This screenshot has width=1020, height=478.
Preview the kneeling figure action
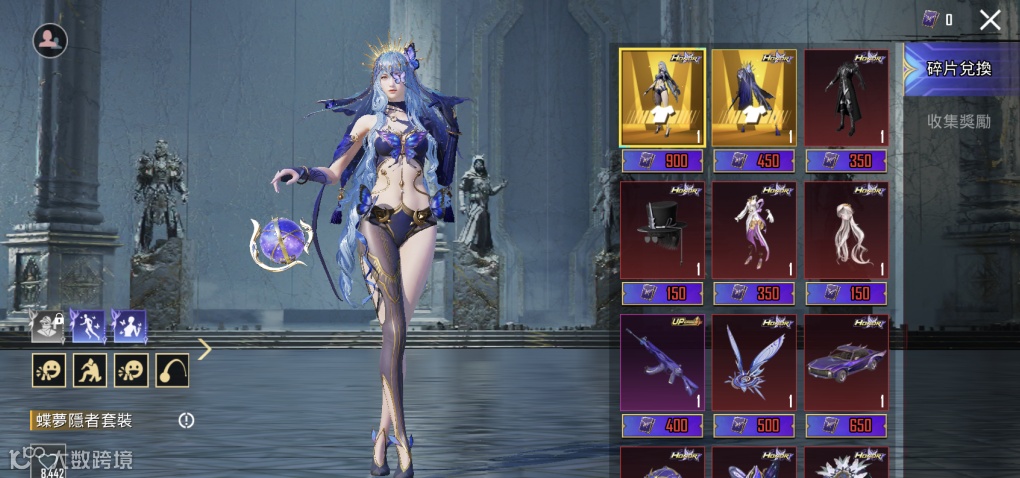click(89, 370)
